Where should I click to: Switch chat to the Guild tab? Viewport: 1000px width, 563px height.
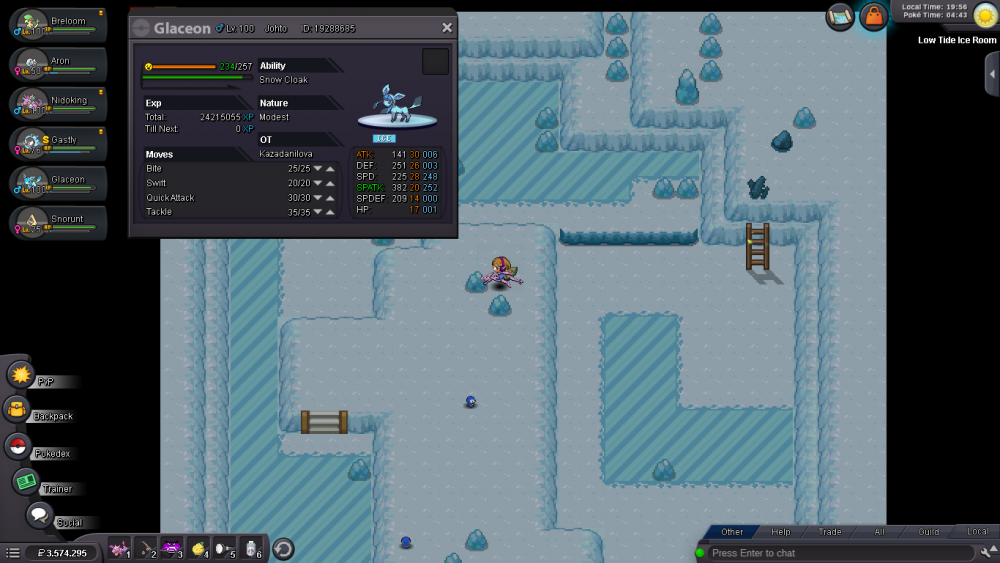click(x=929, y=532)
